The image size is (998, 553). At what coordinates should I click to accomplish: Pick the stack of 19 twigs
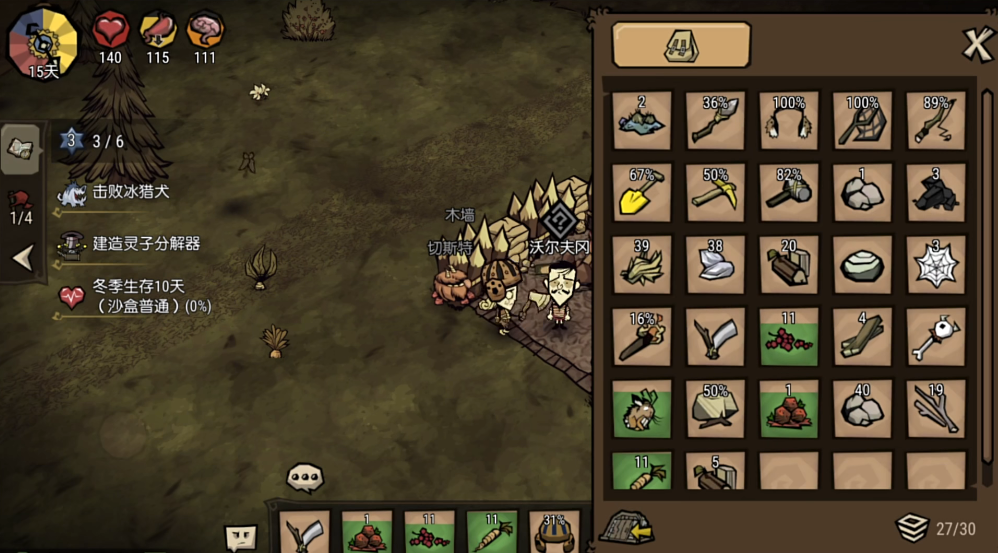[x=936, y=408]
